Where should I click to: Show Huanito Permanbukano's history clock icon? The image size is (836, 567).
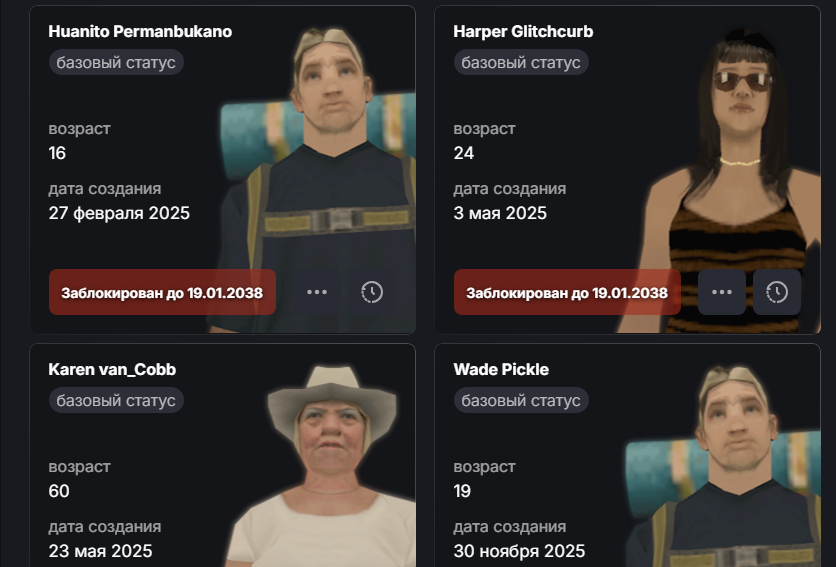coord(371,292)
